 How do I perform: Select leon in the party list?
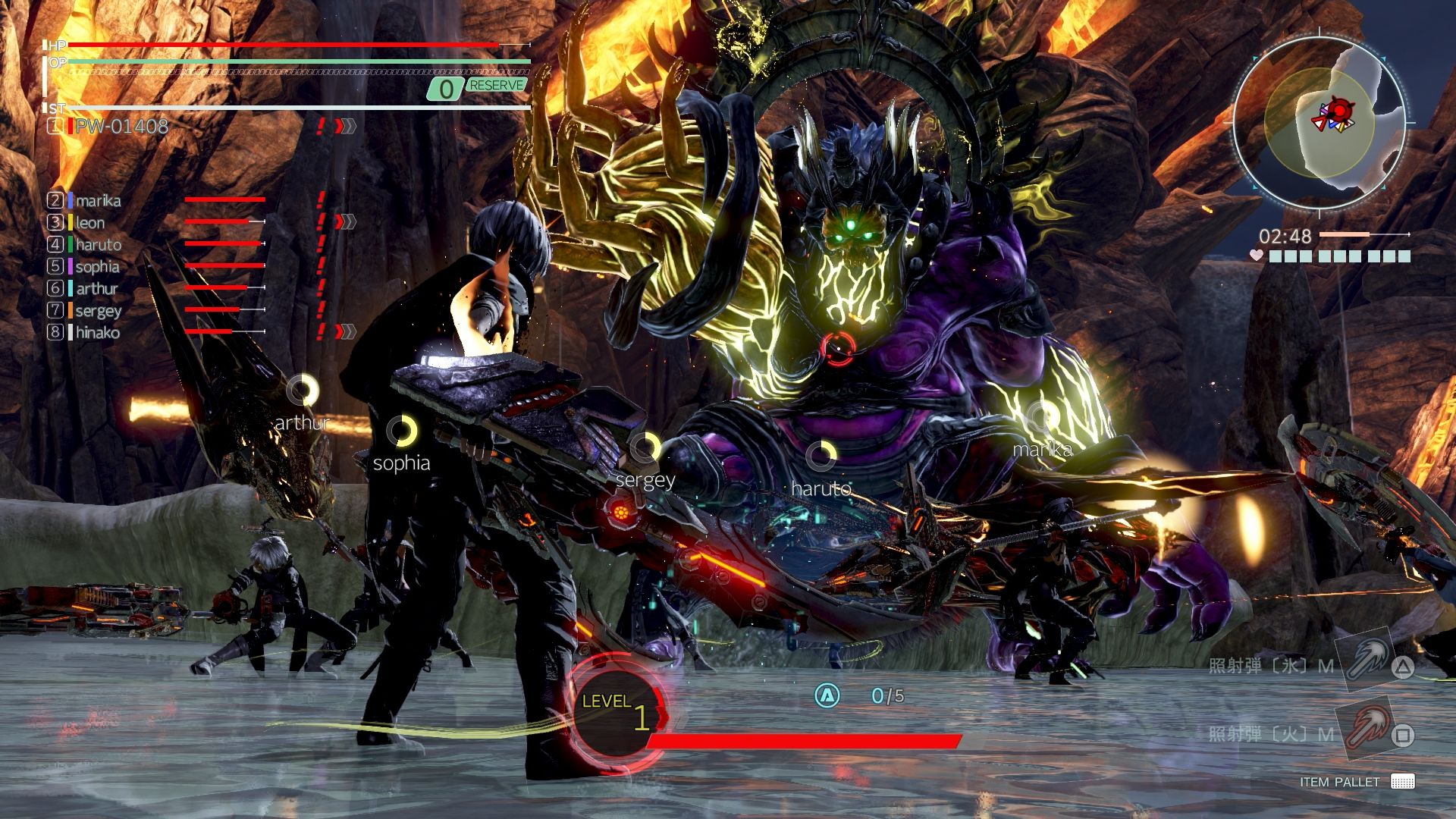click(x=89, y=223)
